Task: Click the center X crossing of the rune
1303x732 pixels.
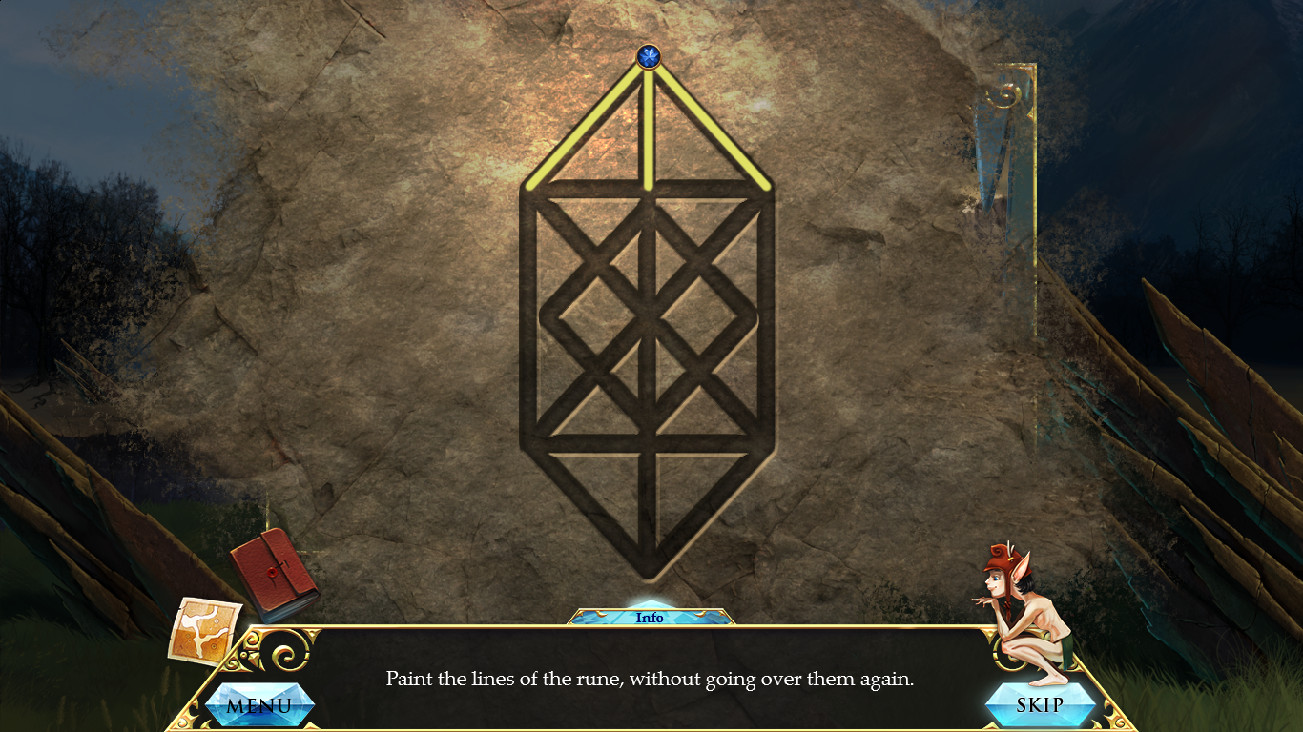Action: pyautogui.click(x=648, y=320)
